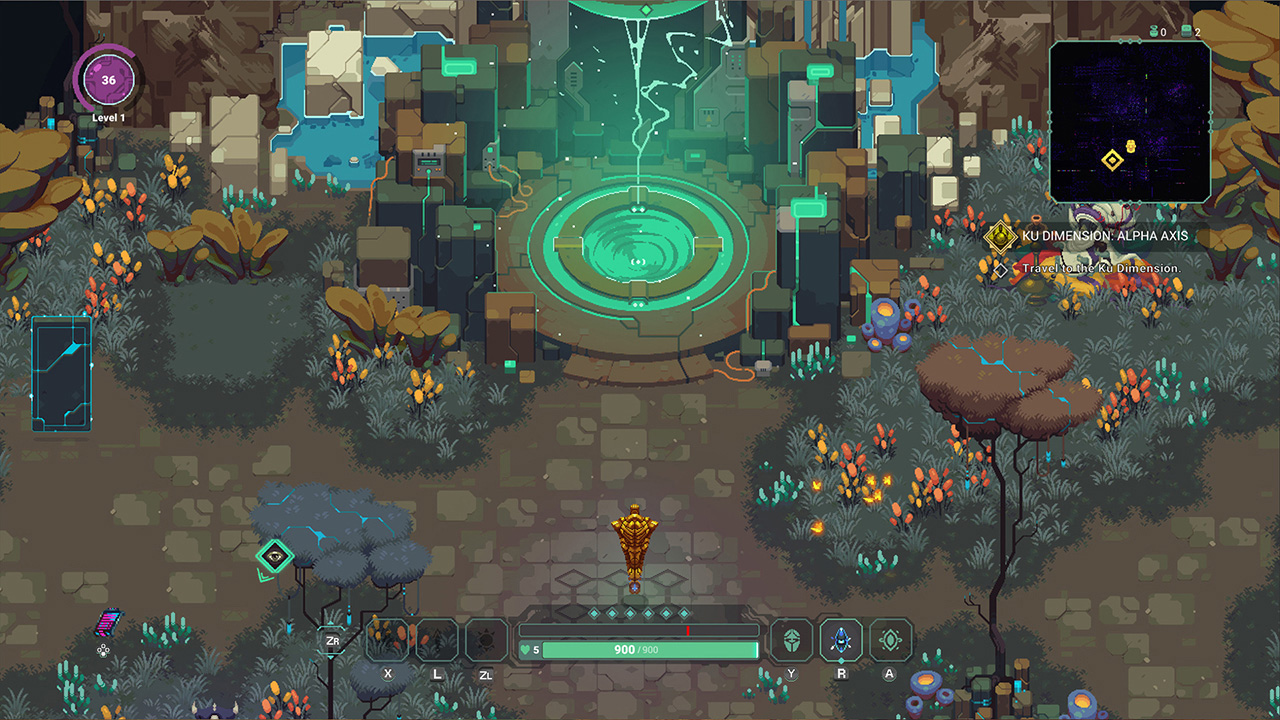The image size is (1280, 720).
Task: Select the dark sun item in the ZL slot
Action: tap(487, 640)
